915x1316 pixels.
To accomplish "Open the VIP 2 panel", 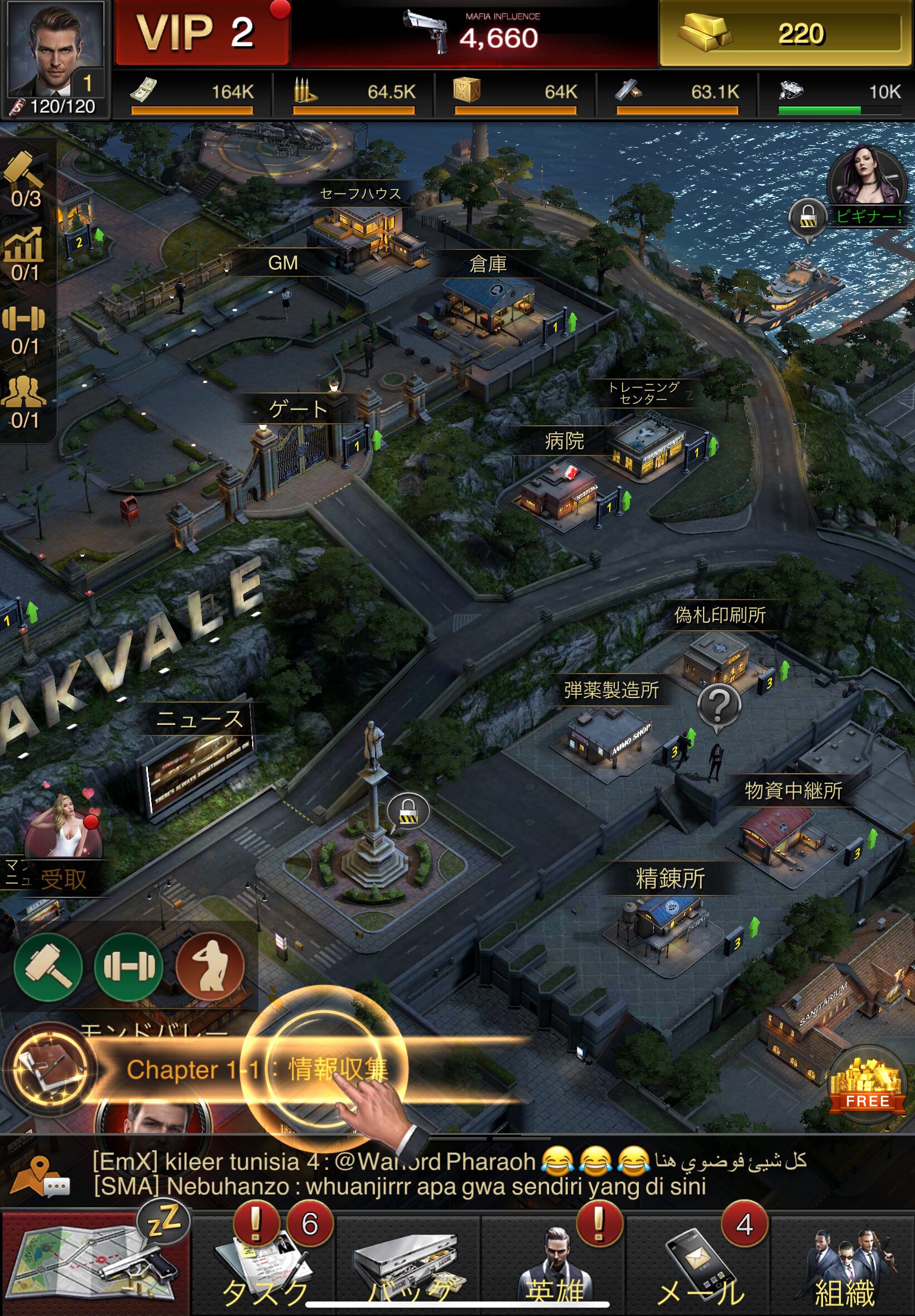I will tap(201, 33).
